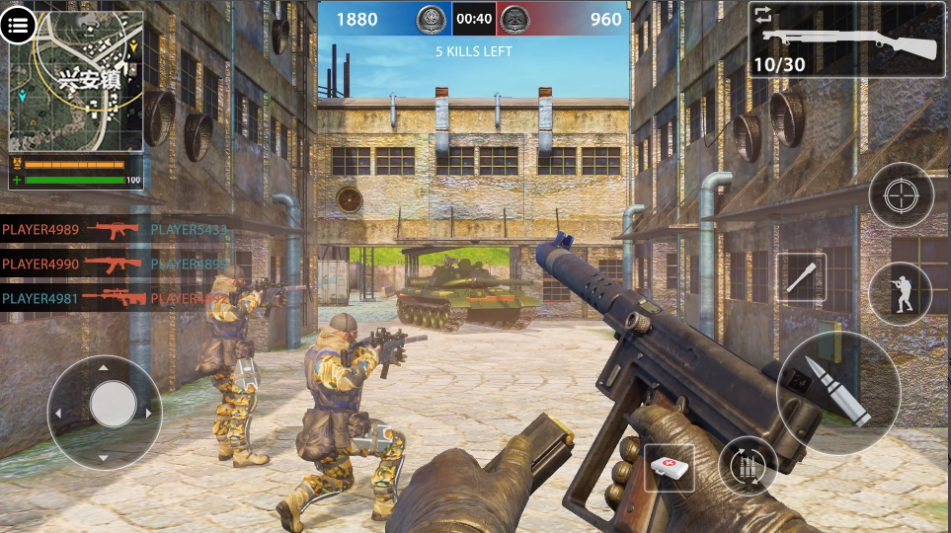The width and height of the screenshot is (951, 533).
Task: Use the medkit heal button
Action: point(669,467)
